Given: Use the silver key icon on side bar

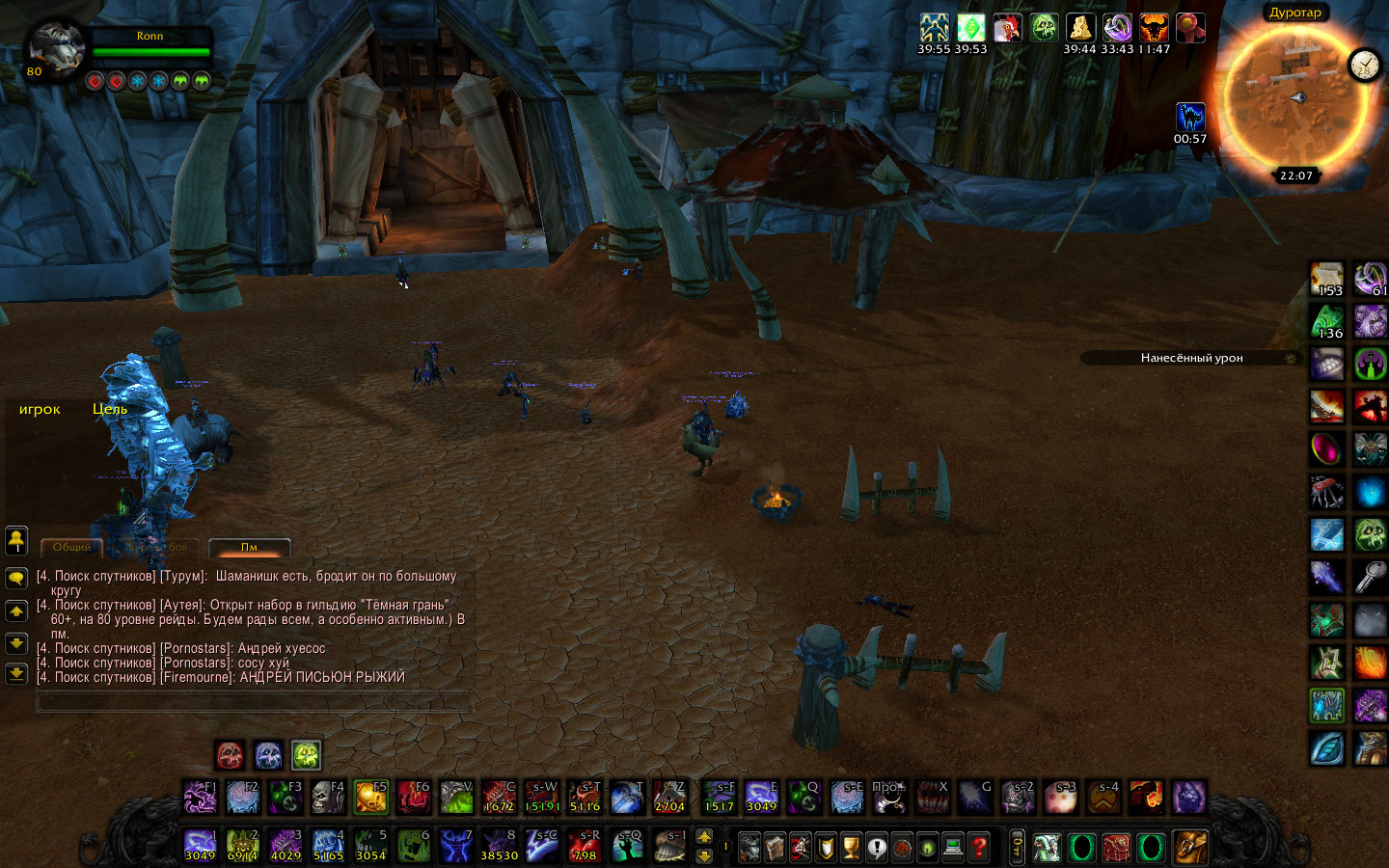Looking at the screenshot, I should pyautogui.click(x=1370, y=577).
